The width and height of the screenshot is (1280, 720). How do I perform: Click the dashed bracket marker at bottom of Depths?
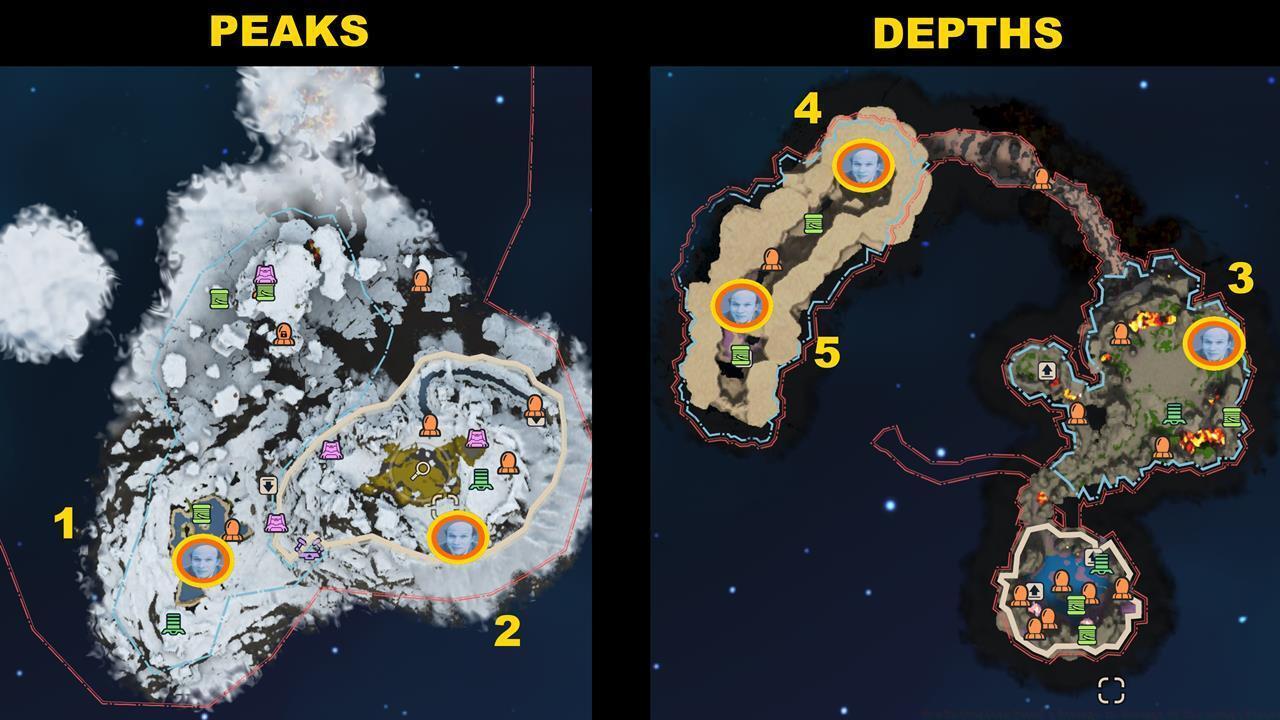(1111, 688)
